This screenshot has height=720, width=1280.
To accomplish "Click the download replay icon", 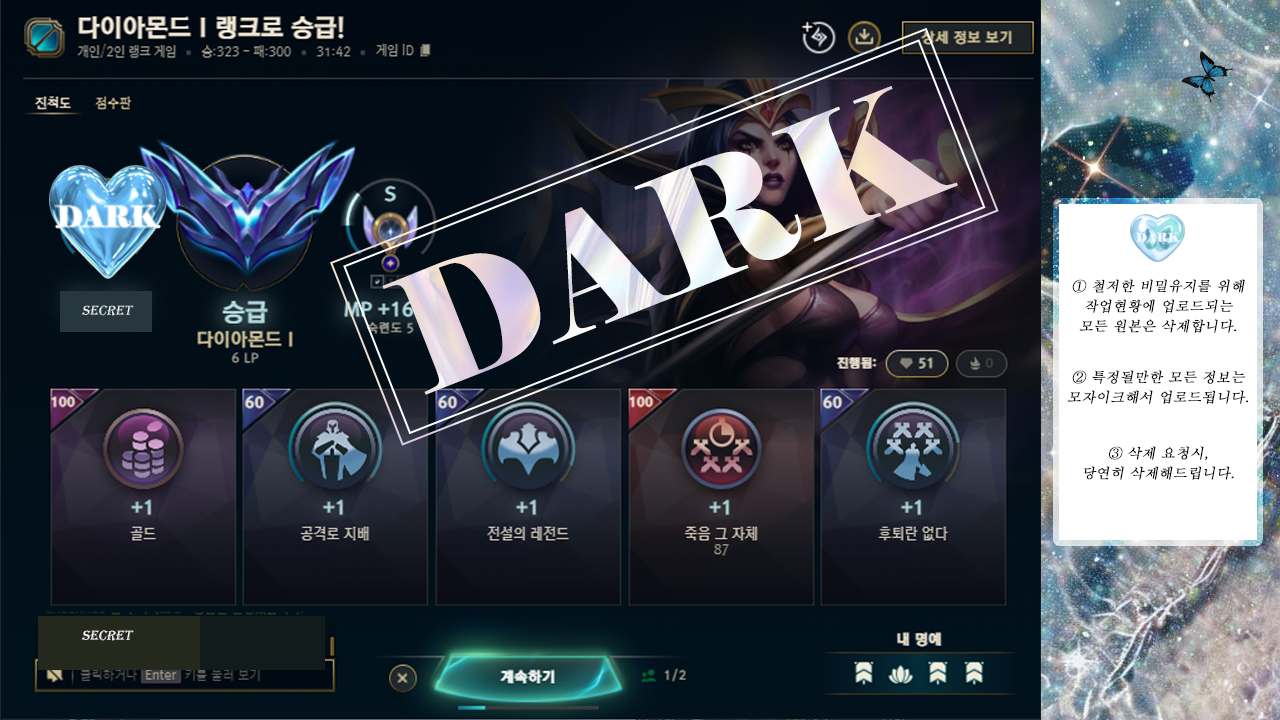I will click(x=866, y=37).
